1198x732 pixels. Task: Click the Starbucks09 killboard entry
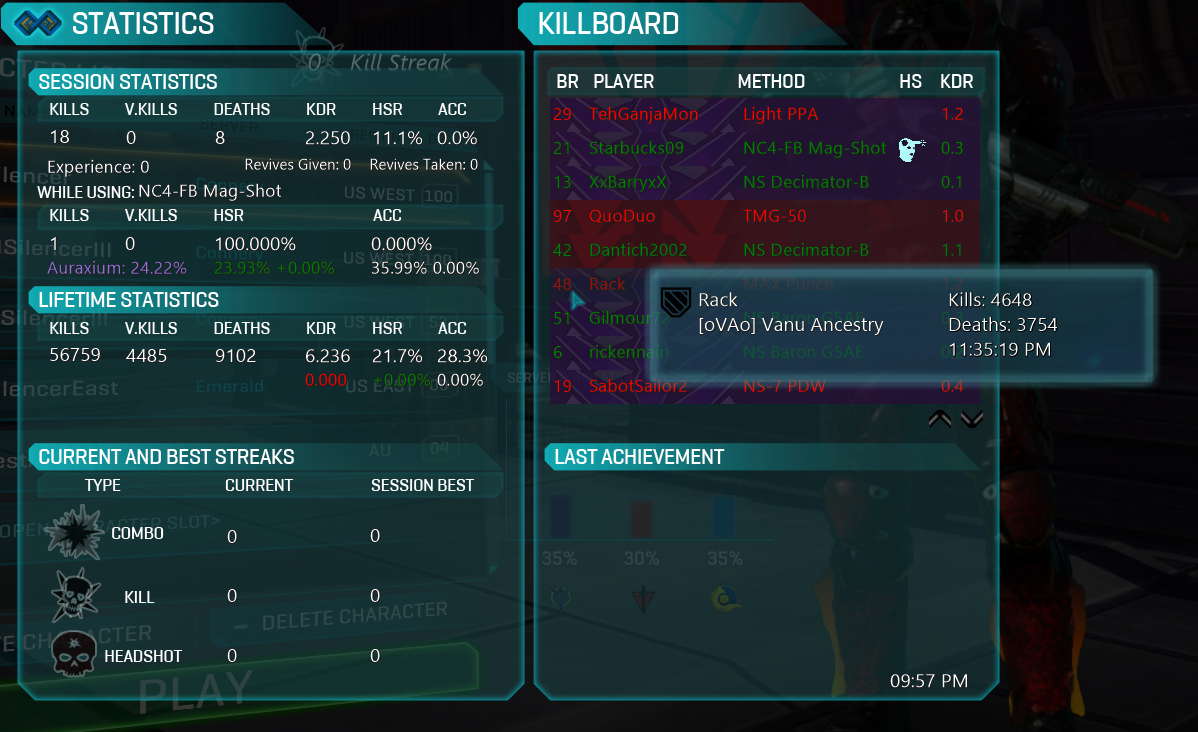click(x=637, y=148)
